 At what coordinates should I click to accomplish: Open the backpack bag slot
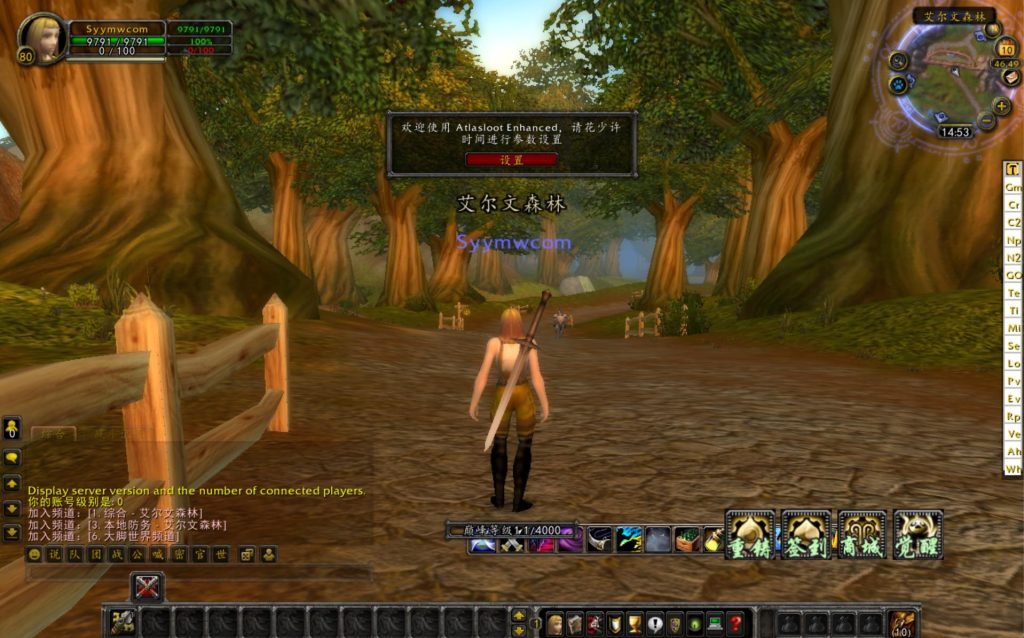point(902,624)
